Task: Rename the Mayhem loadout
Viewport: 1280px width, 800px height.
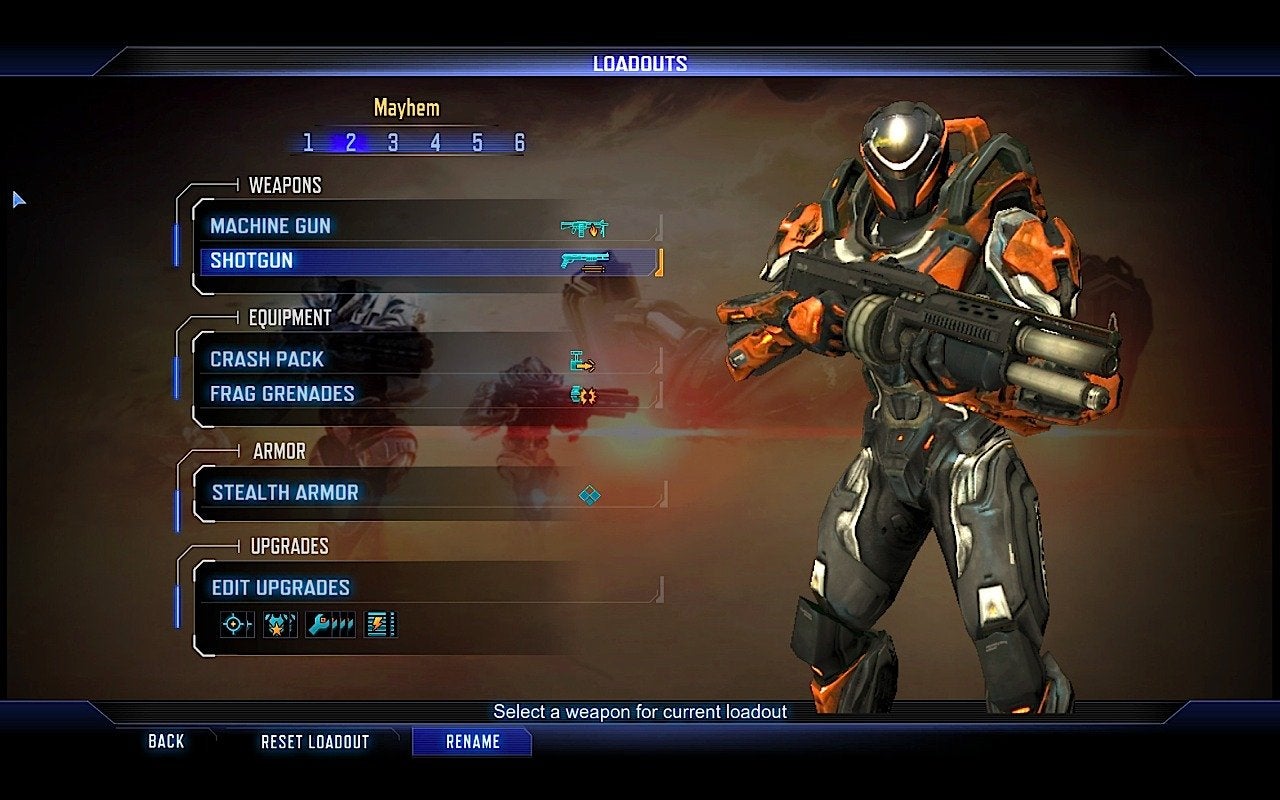Action: pos(472,742)
